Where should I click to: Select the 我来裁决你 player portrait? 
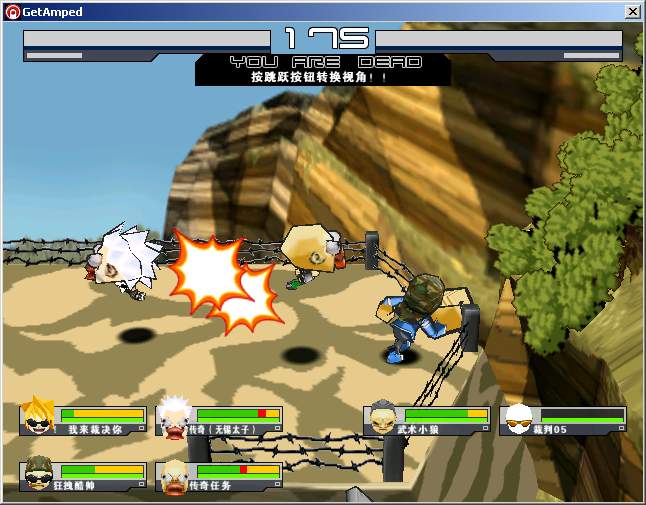coord(39,416)
